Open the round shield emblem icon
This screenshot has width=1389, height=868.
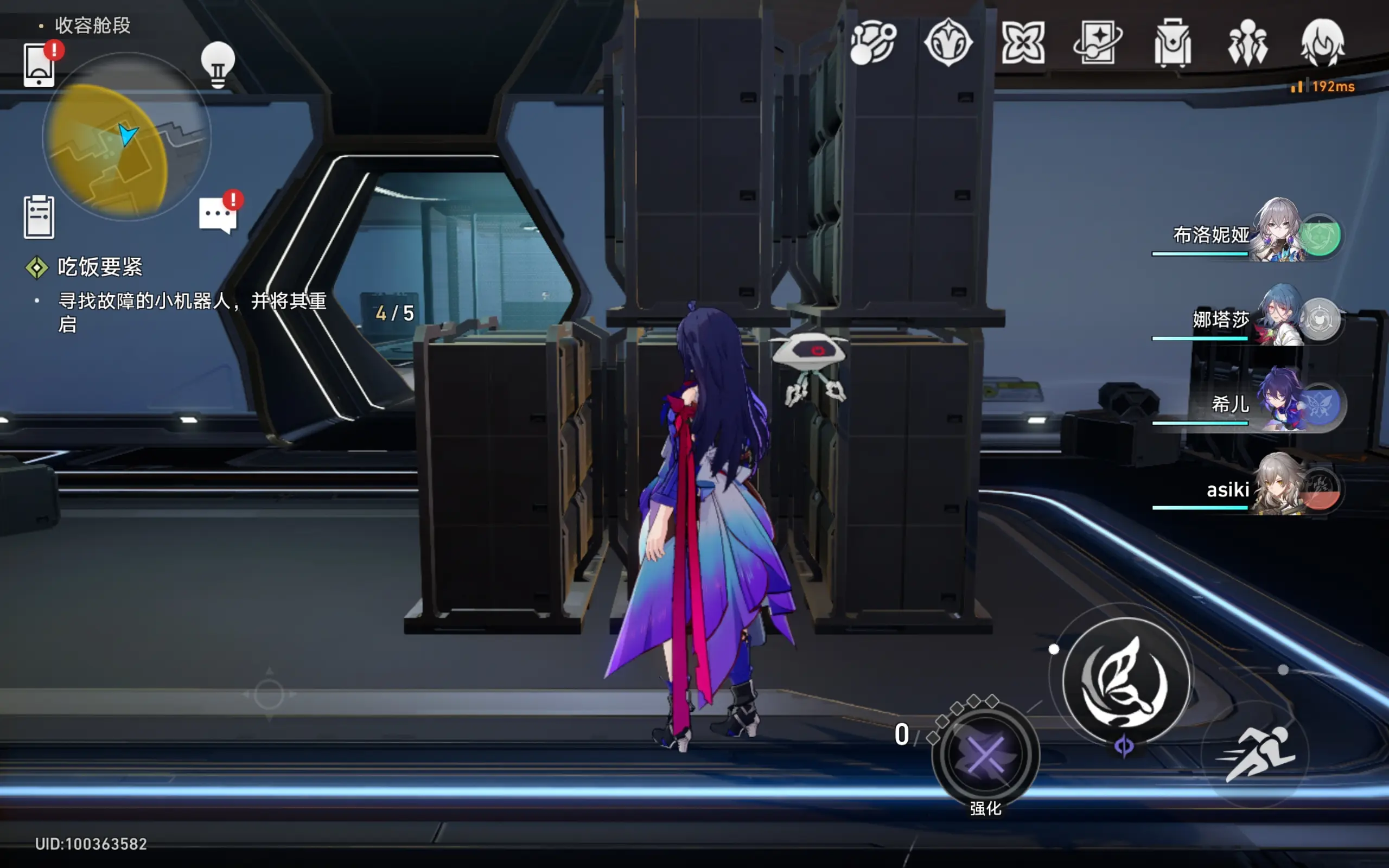click(x=948, y=42)
